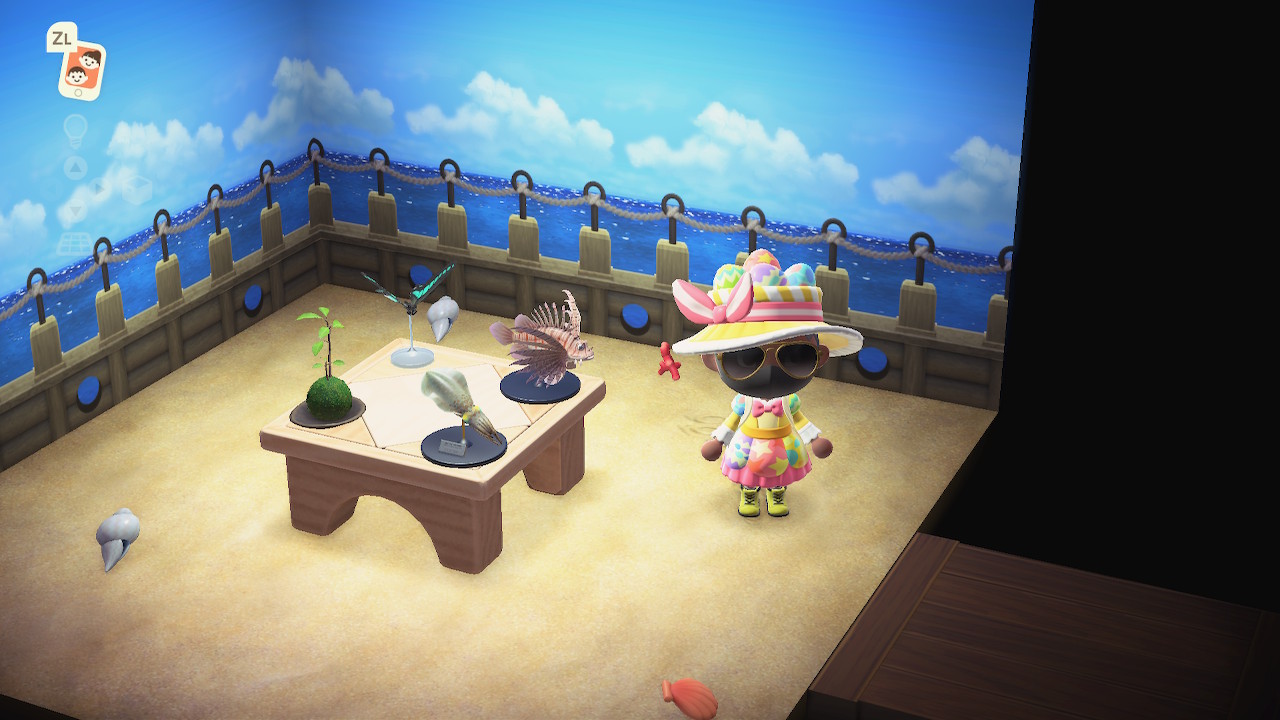
Task: Open the NookPhone icon with two faces
Action: click(x=81, y=68)
